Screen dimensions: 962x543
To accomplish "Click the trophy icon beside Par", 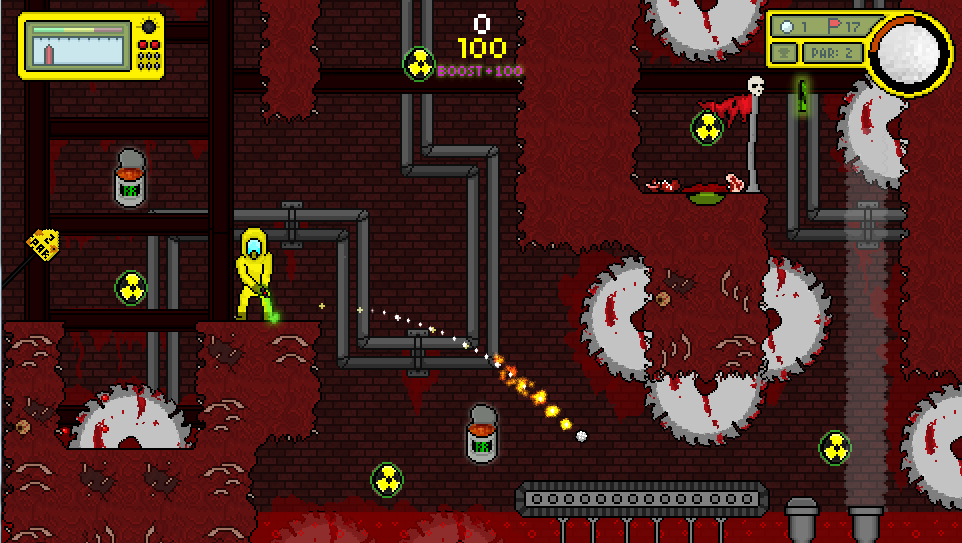I will click(x=786, y=52).
